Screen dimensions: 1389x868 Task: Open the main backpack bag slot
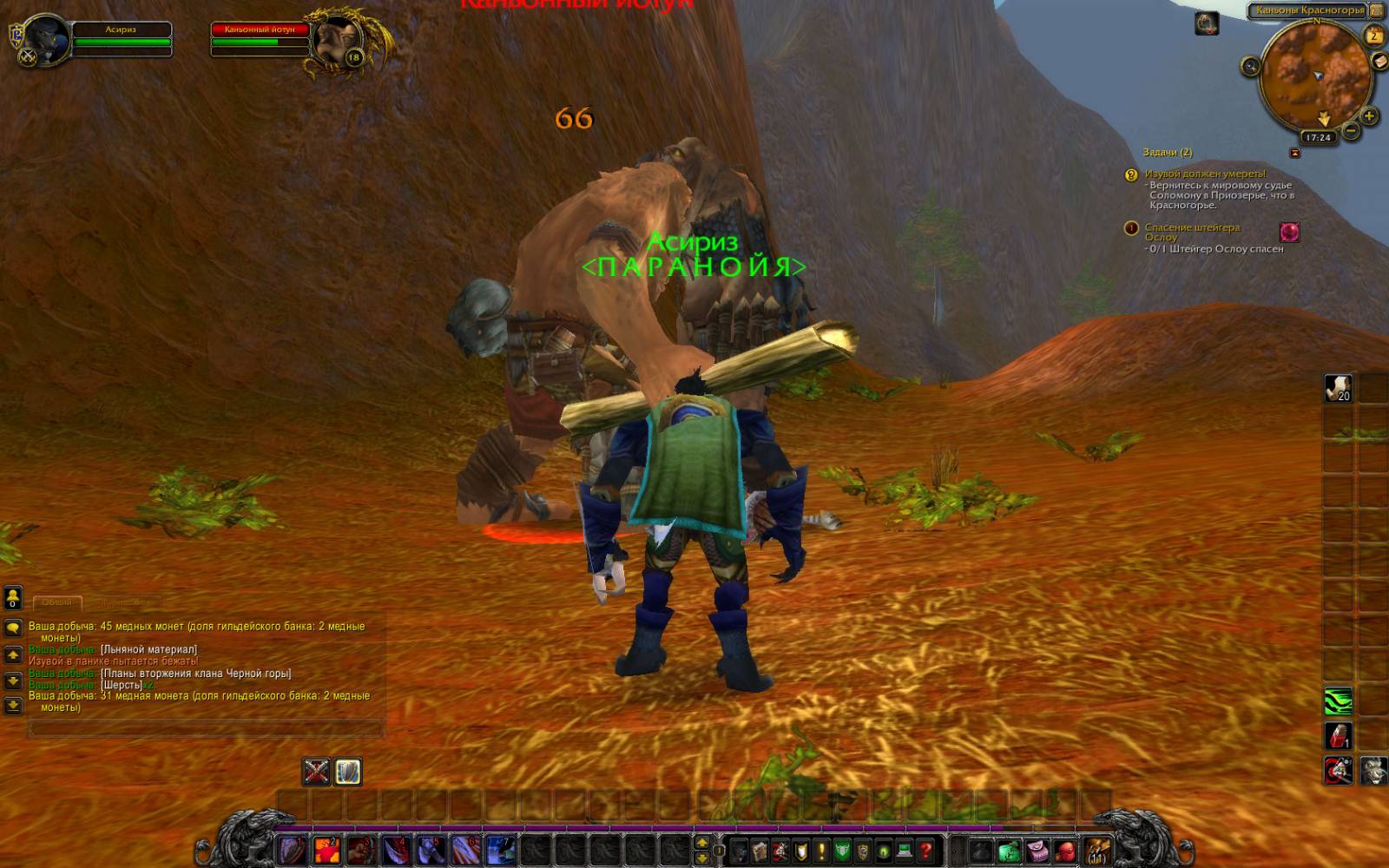pyautogui.click(x=1096, y=850)
